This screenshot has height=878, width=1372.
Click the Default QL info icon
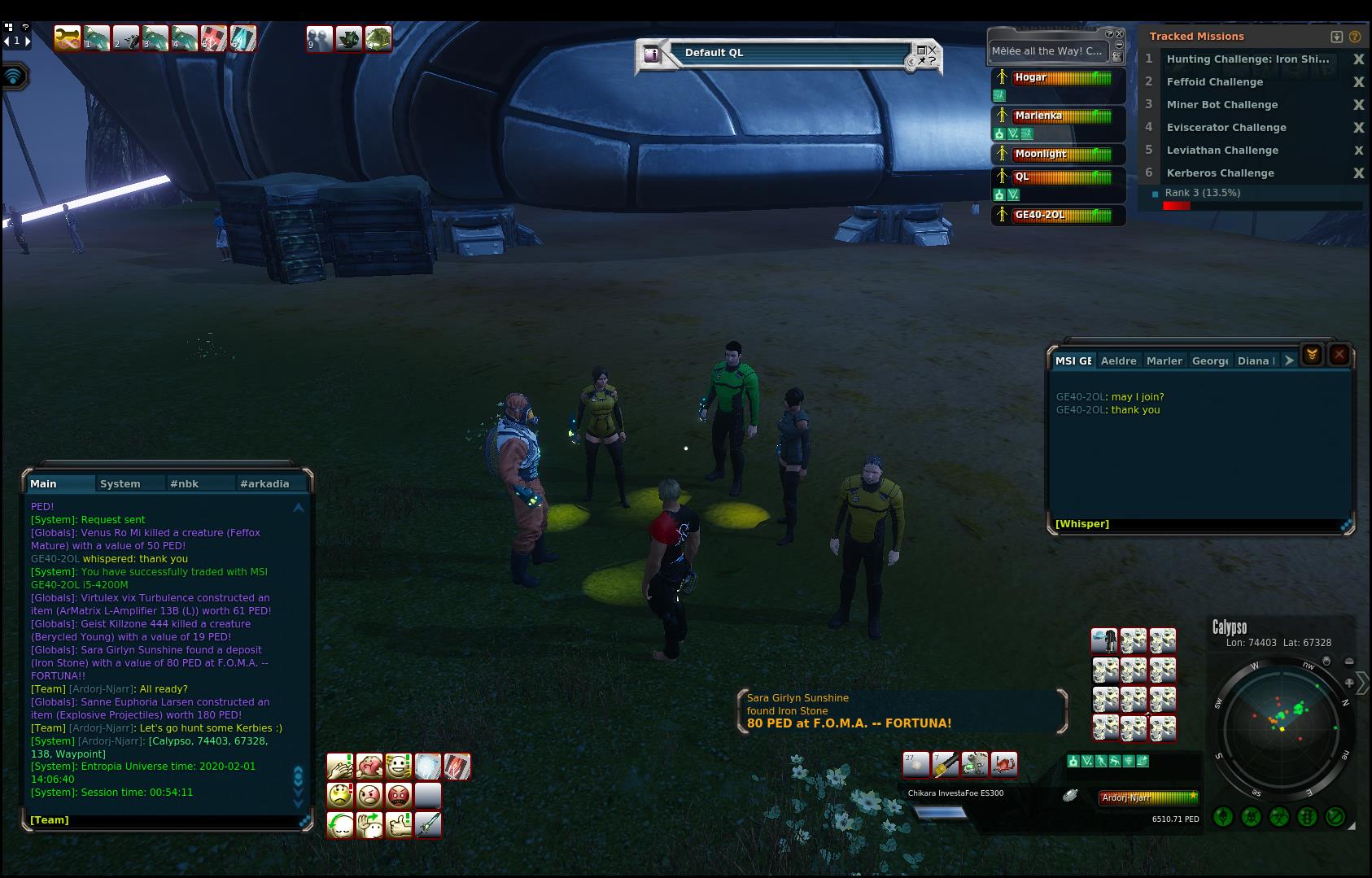pyautogui.click(x=651, y=55)
